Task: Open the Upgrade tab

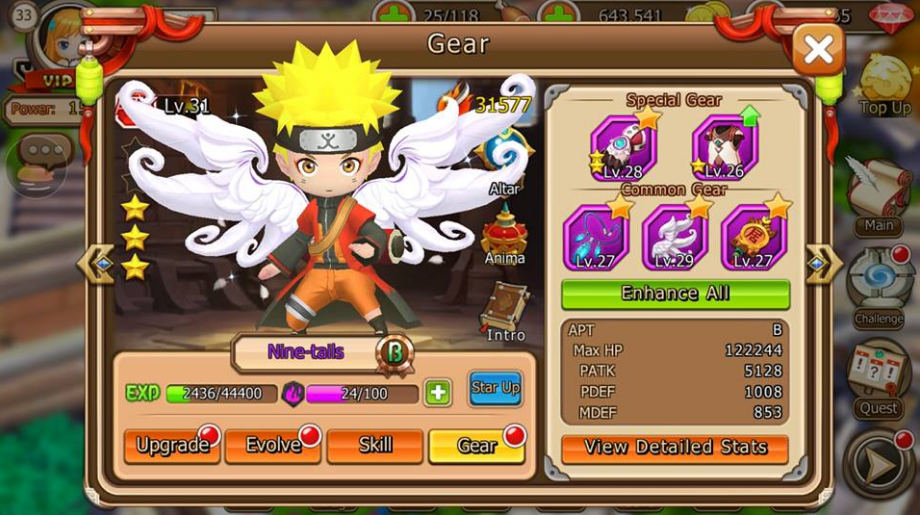Action: point(172,446)
